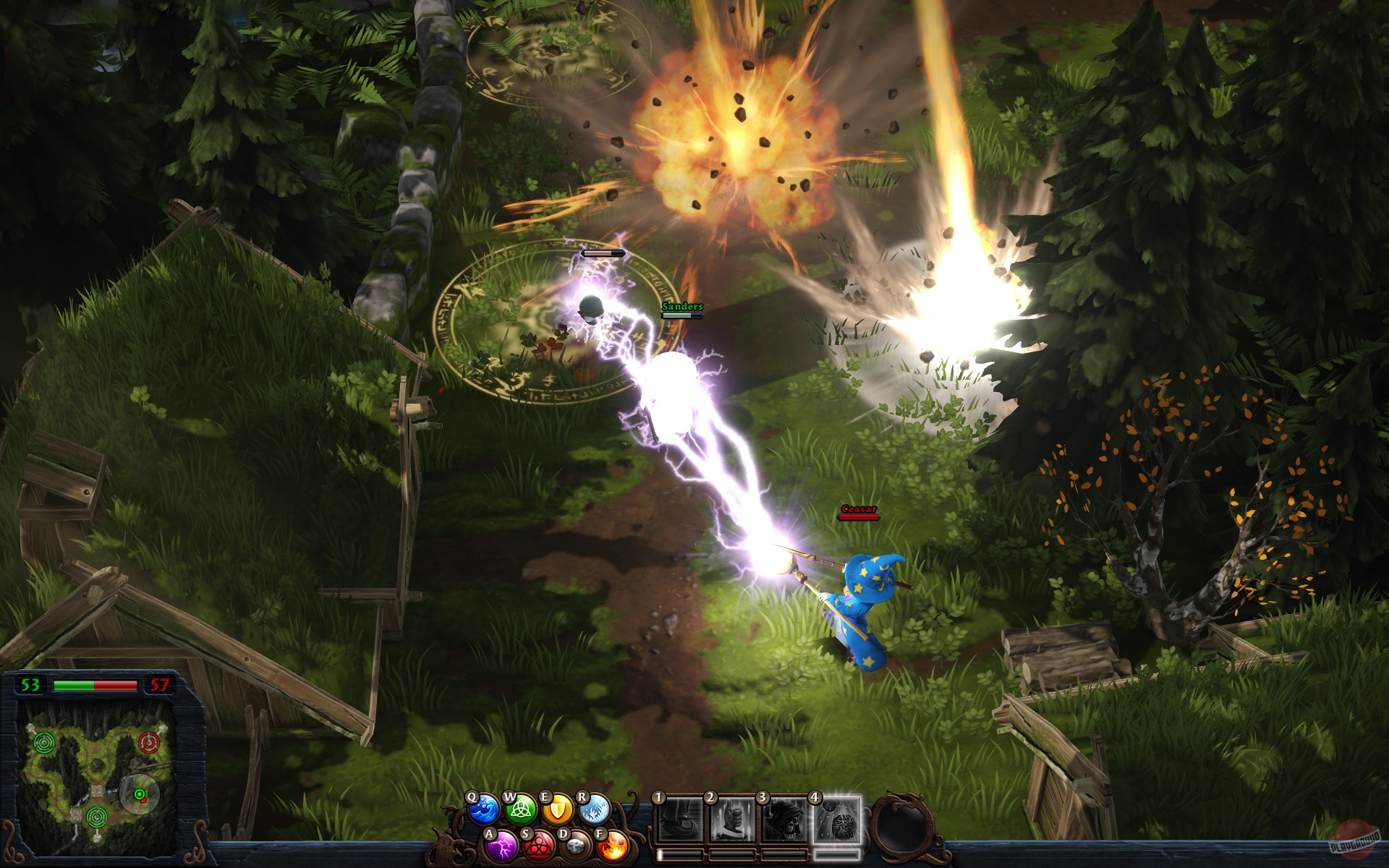
Task: Pick the Shield element bound to E
Action: tap(557, 809)
